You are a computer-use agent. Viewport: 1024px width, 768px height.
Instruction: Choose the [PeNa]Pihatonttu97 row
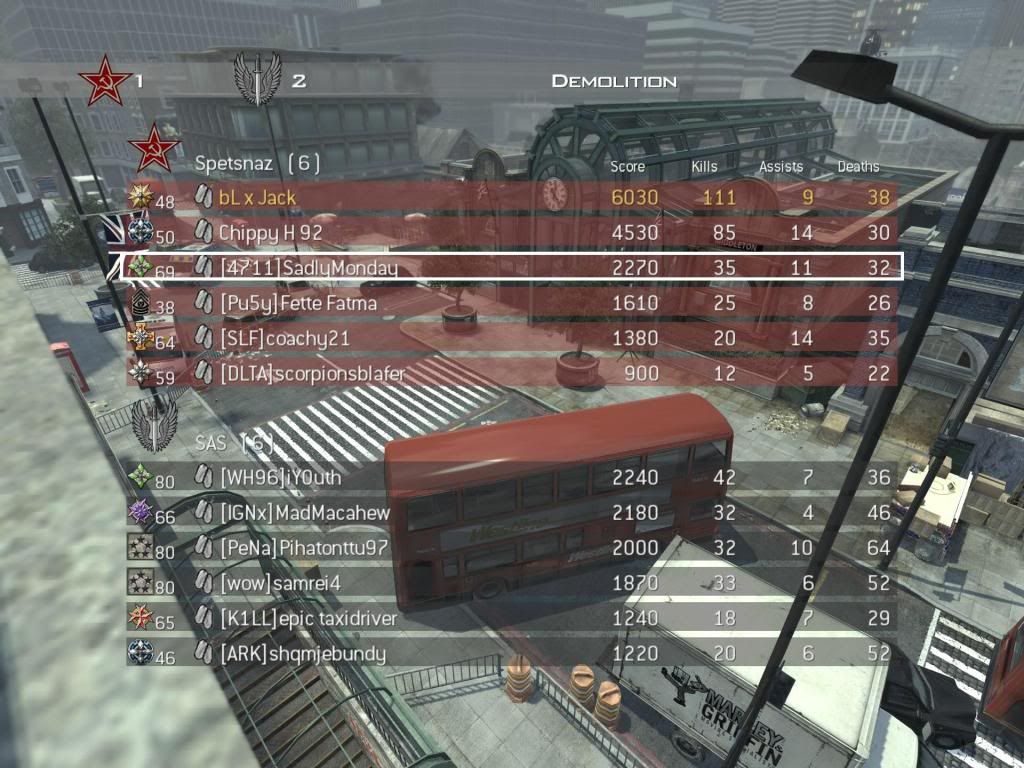(x=510, y=548)
